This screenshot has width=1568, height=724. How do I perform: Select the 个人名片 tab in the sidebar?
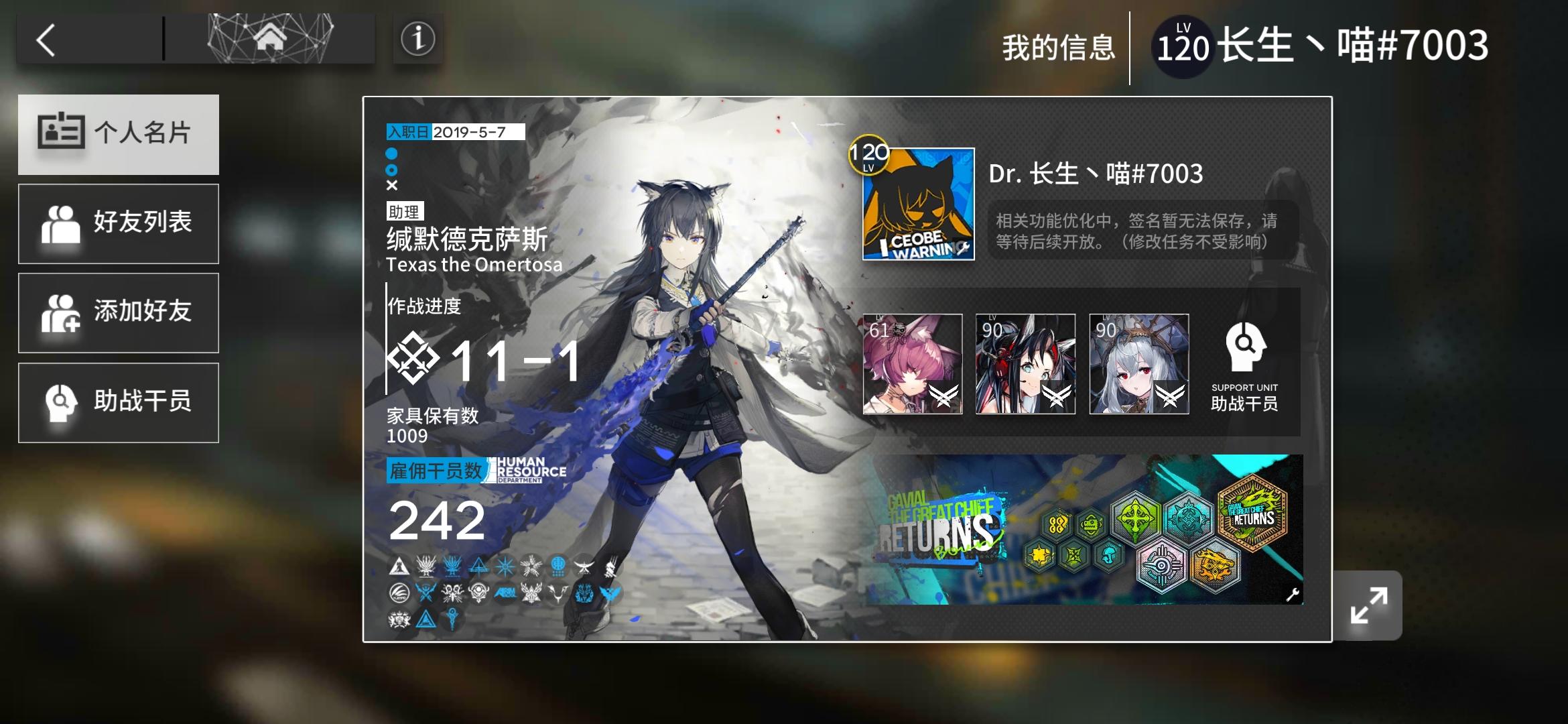coord(119,134)
